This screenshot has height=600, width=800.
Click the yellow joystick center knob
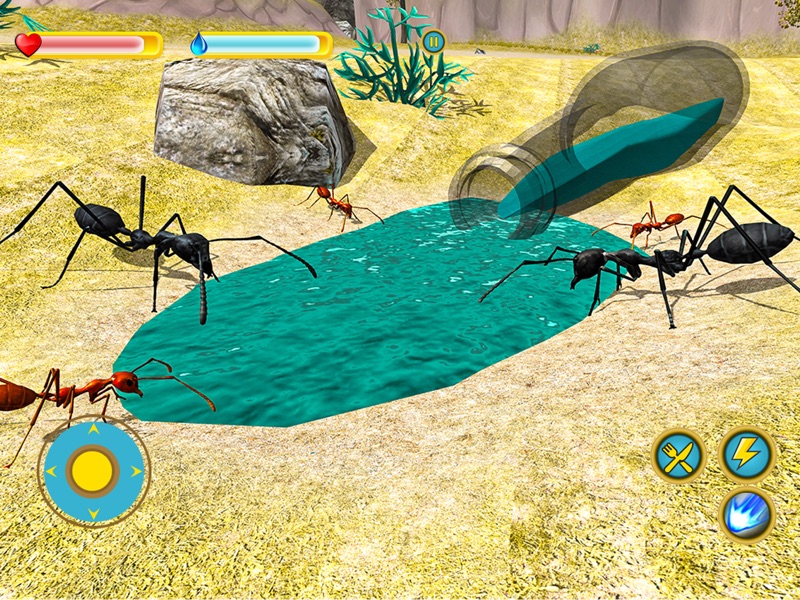click(94, 470)
